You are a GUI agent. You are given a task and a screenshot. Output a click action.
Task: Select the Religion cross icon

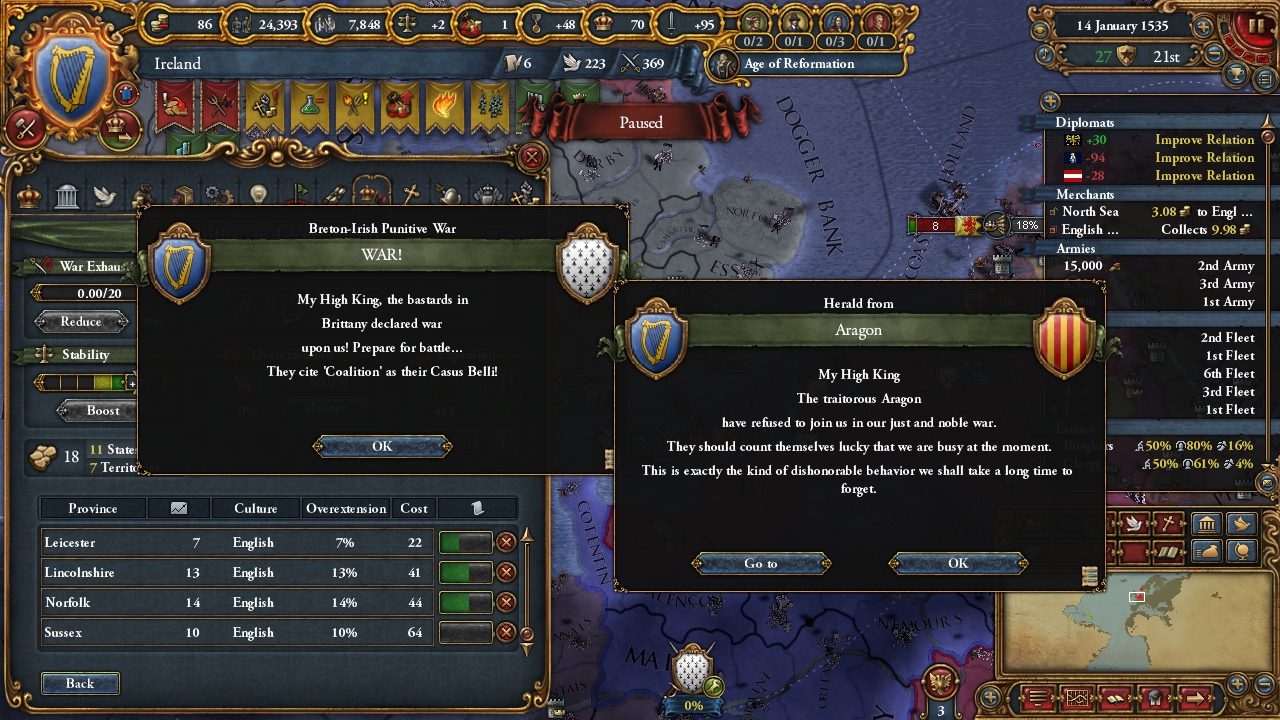click(410, 193)
